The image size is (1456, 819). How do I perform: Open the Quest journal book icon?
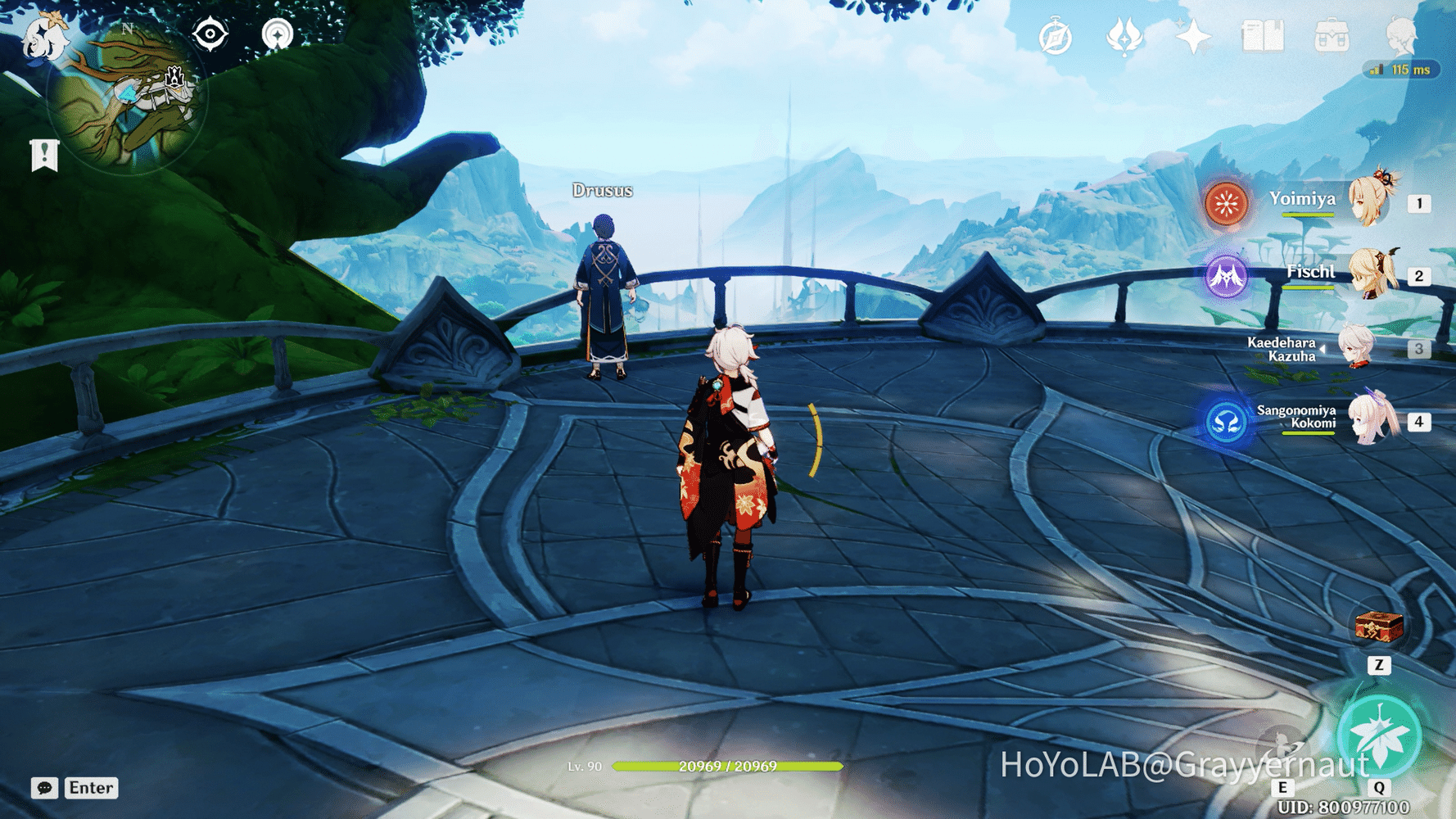pos(1262,36)
